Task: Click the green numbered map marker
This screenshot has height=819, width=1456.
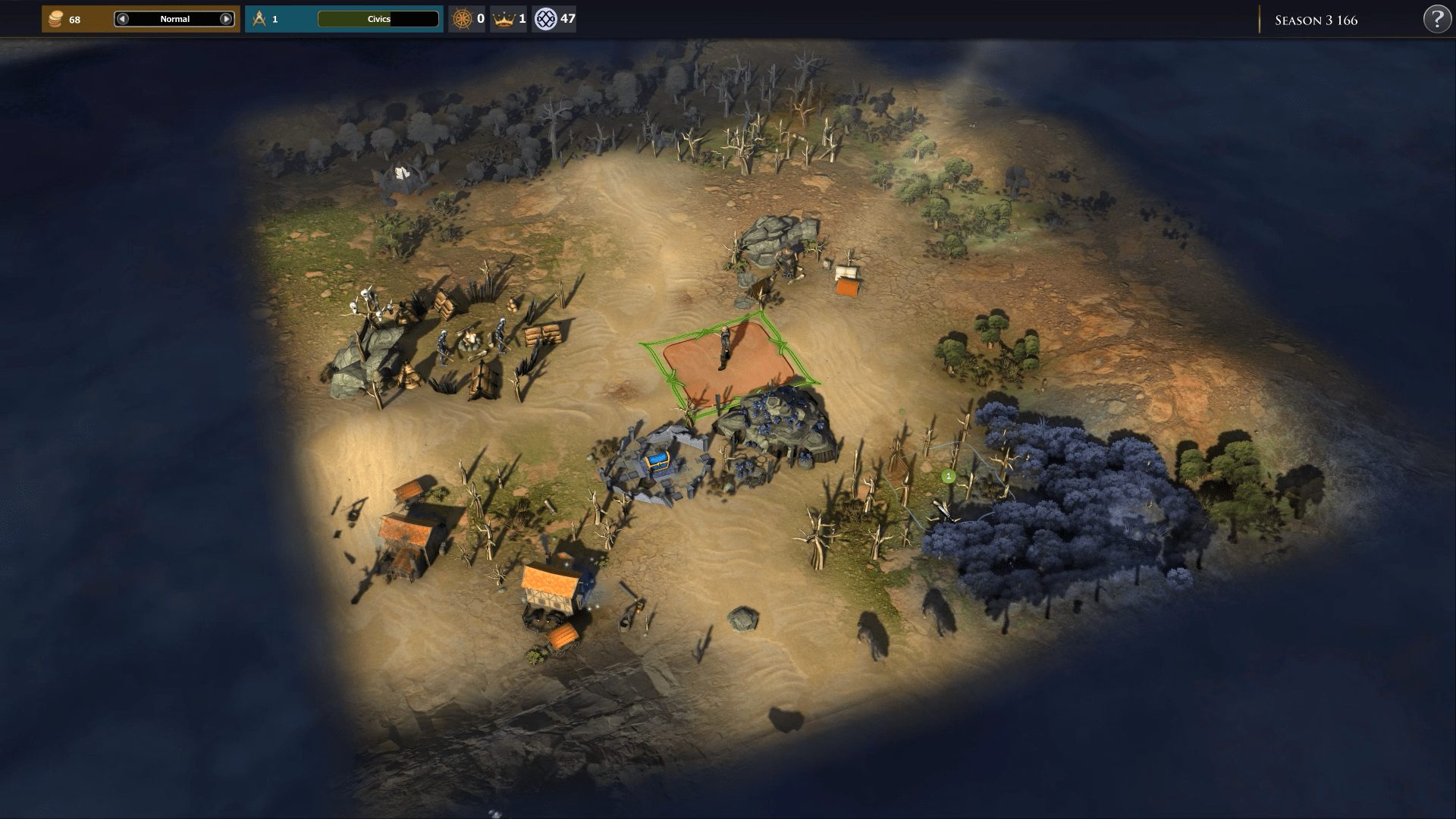Action: click(948, 476)
